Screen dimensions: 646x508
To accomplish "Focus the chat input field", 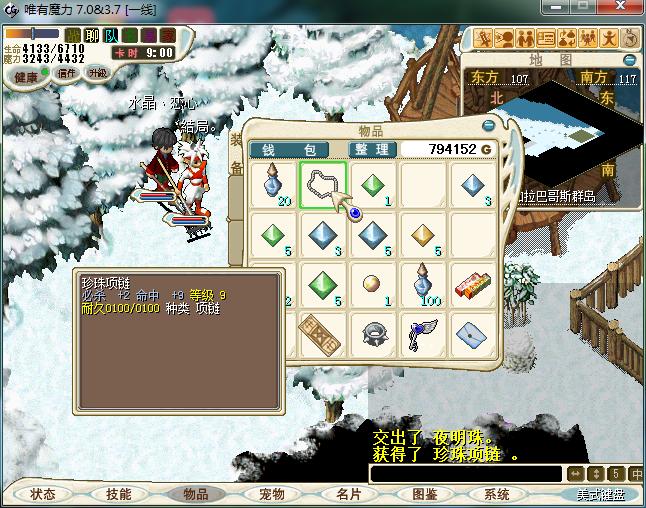I will 465,473.
